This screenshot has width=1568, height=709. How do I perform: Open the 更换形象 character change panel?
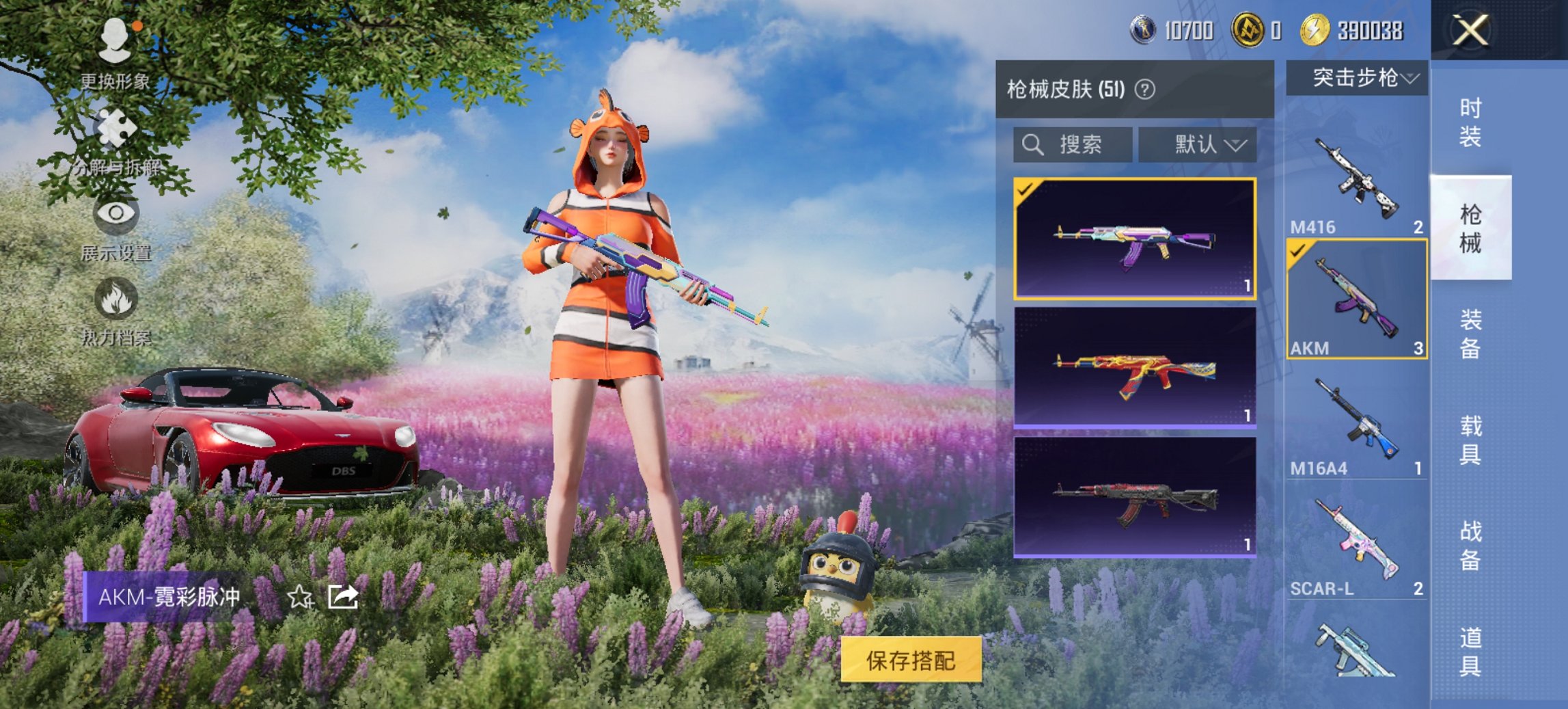click(x=116, y=48)
